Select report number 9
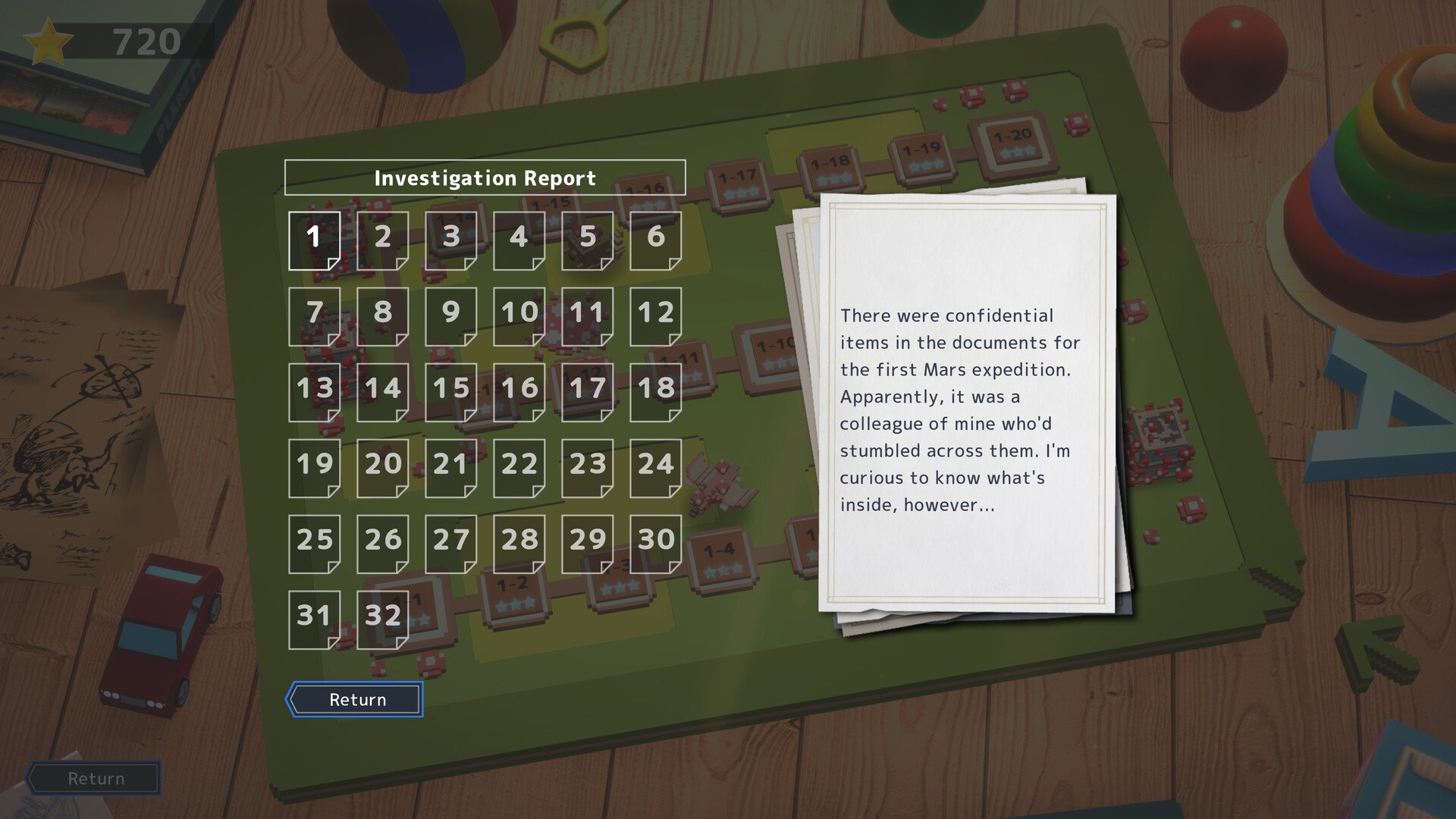The width and height of the screenshot is (1456, 819). pos(450,315)
